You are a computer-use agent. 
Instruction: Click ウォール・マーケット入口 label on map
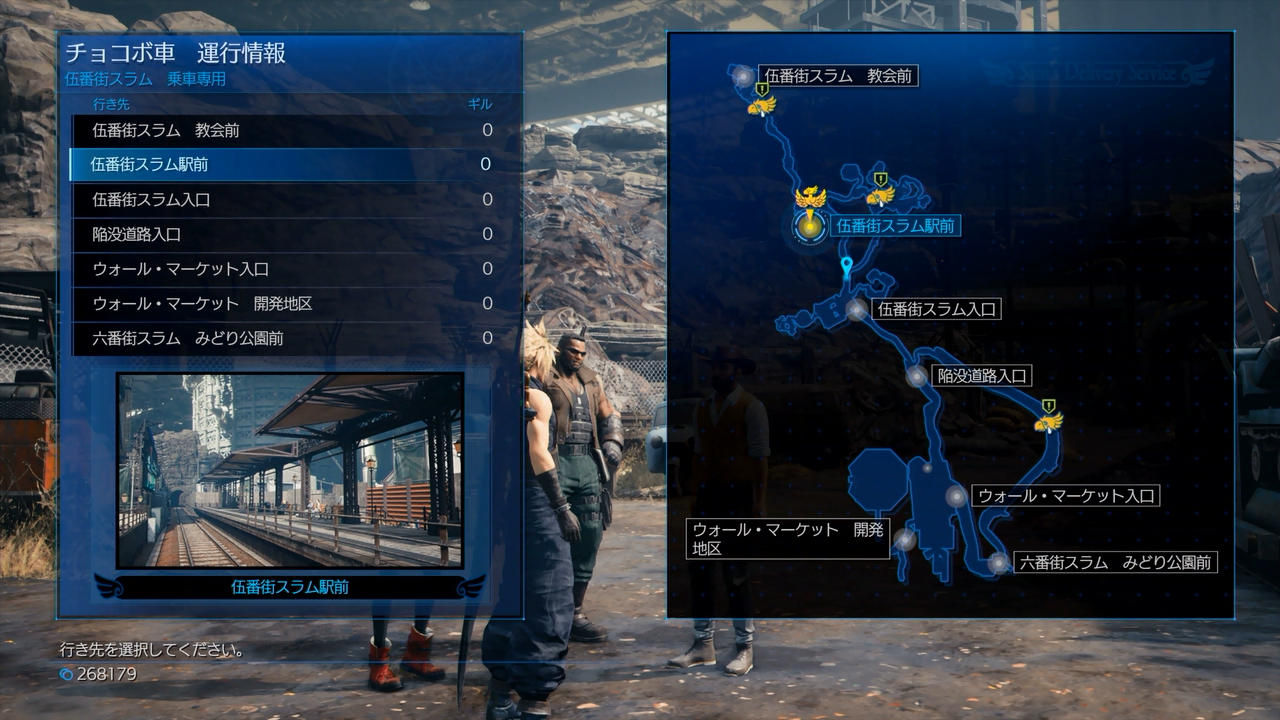[x=1065, y=495]
